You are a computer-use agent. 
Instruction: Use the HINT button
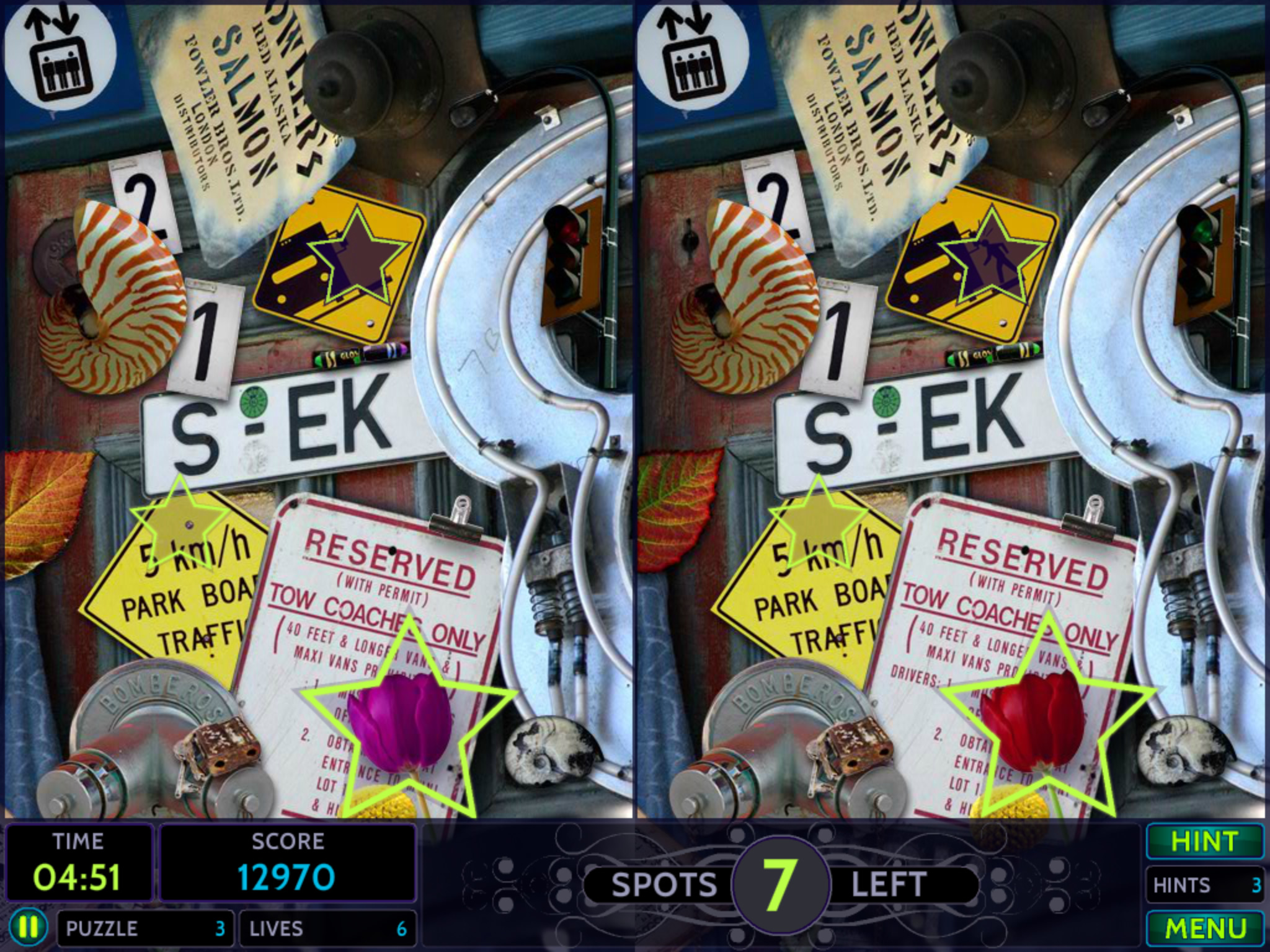point(1204,842)
